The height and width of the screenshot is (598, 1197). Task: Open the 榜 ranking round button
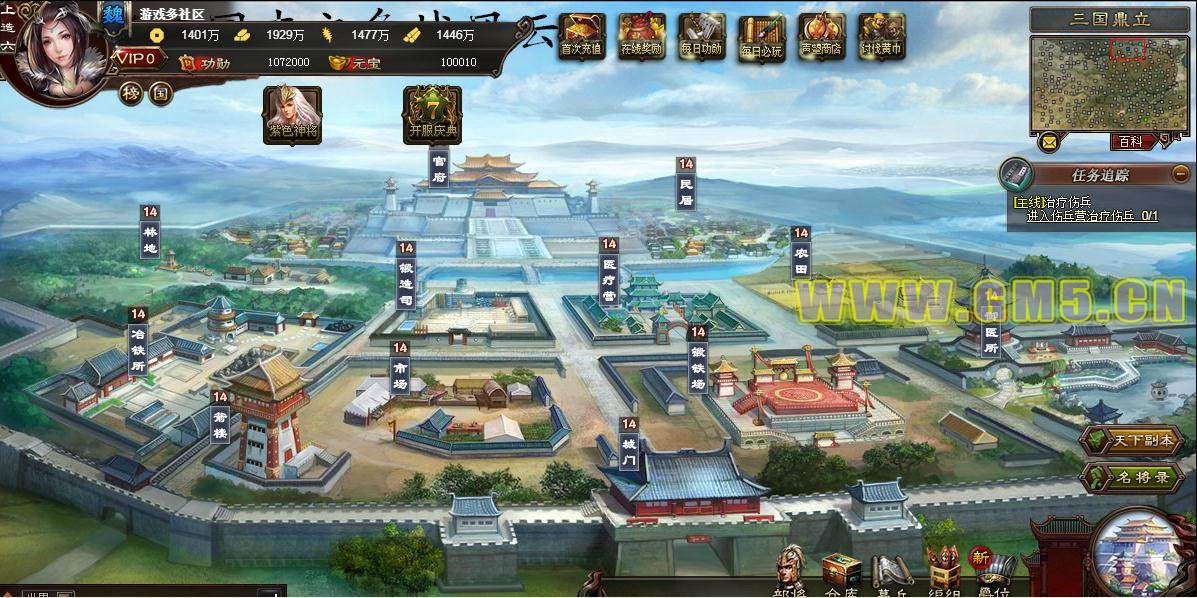[x=130, y=93]
